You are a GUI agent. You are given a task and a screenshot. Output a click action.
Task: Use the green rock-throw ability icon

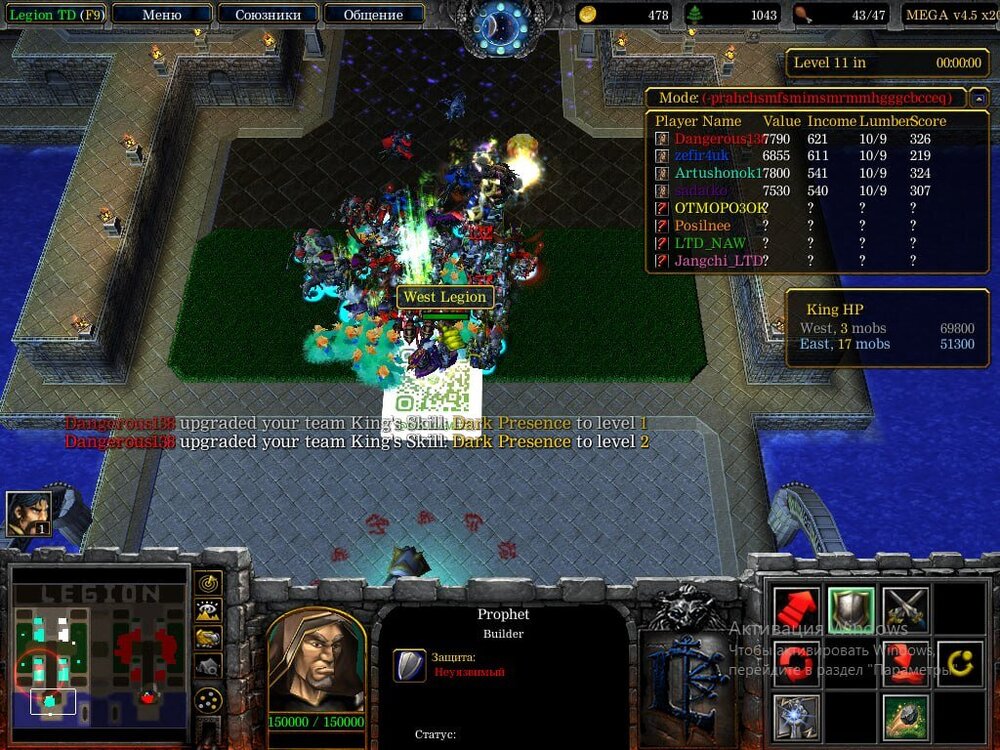(x=906, y=717)
